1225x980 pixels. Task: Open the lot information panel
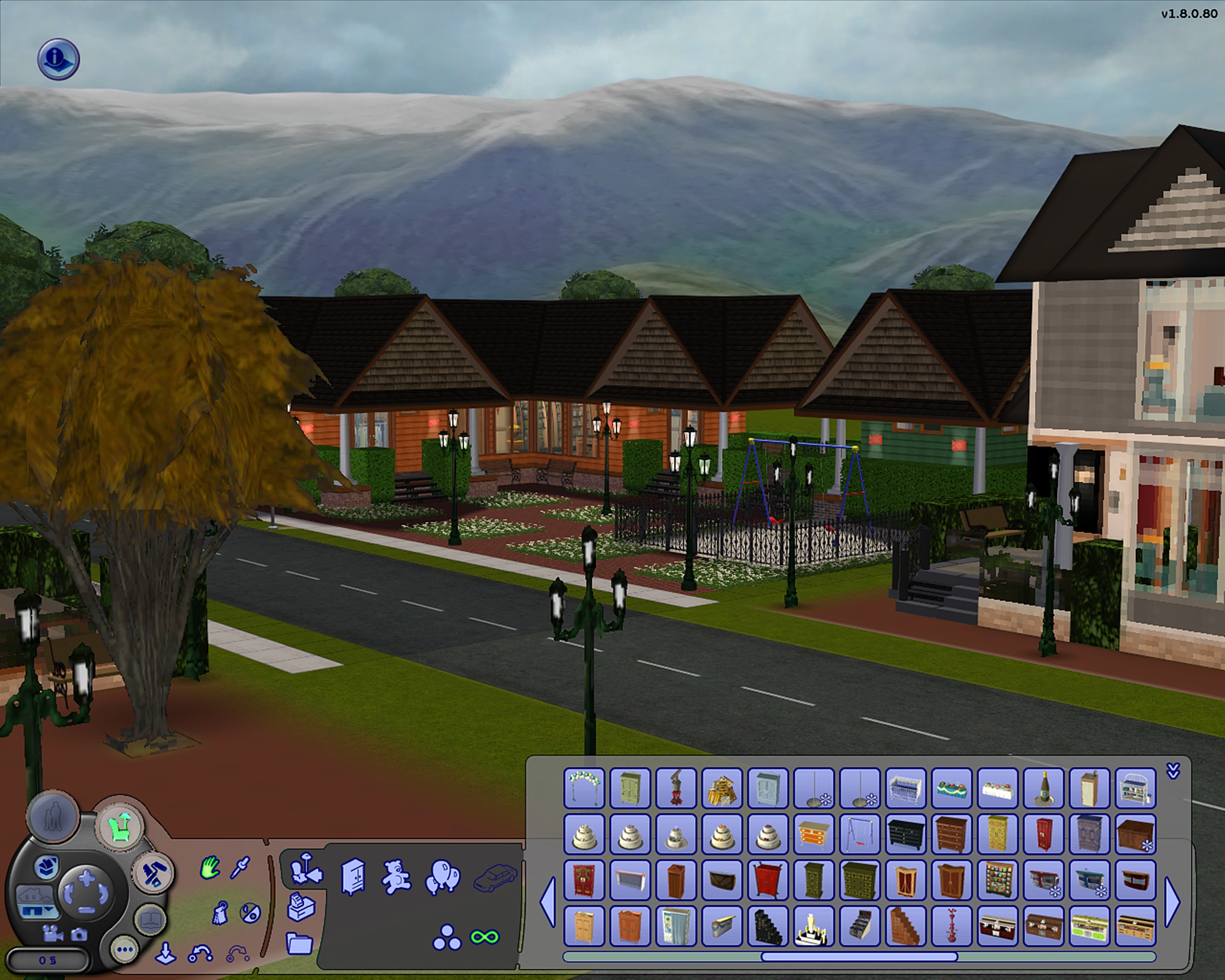click(x=58, y=58)
